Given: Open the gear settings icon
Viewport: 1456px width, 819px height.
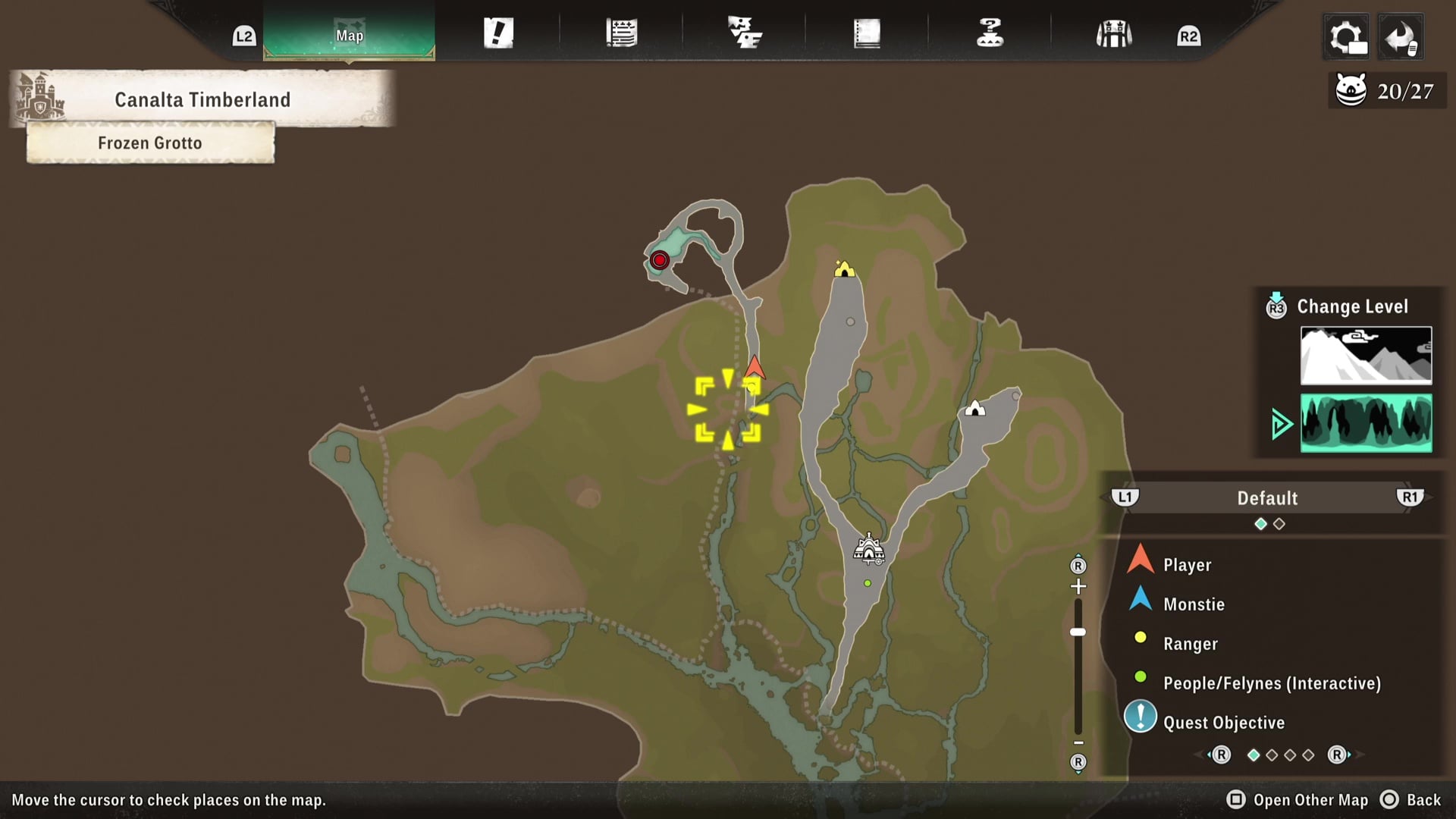Looking at the screenshot, I should click(1346, 36).
